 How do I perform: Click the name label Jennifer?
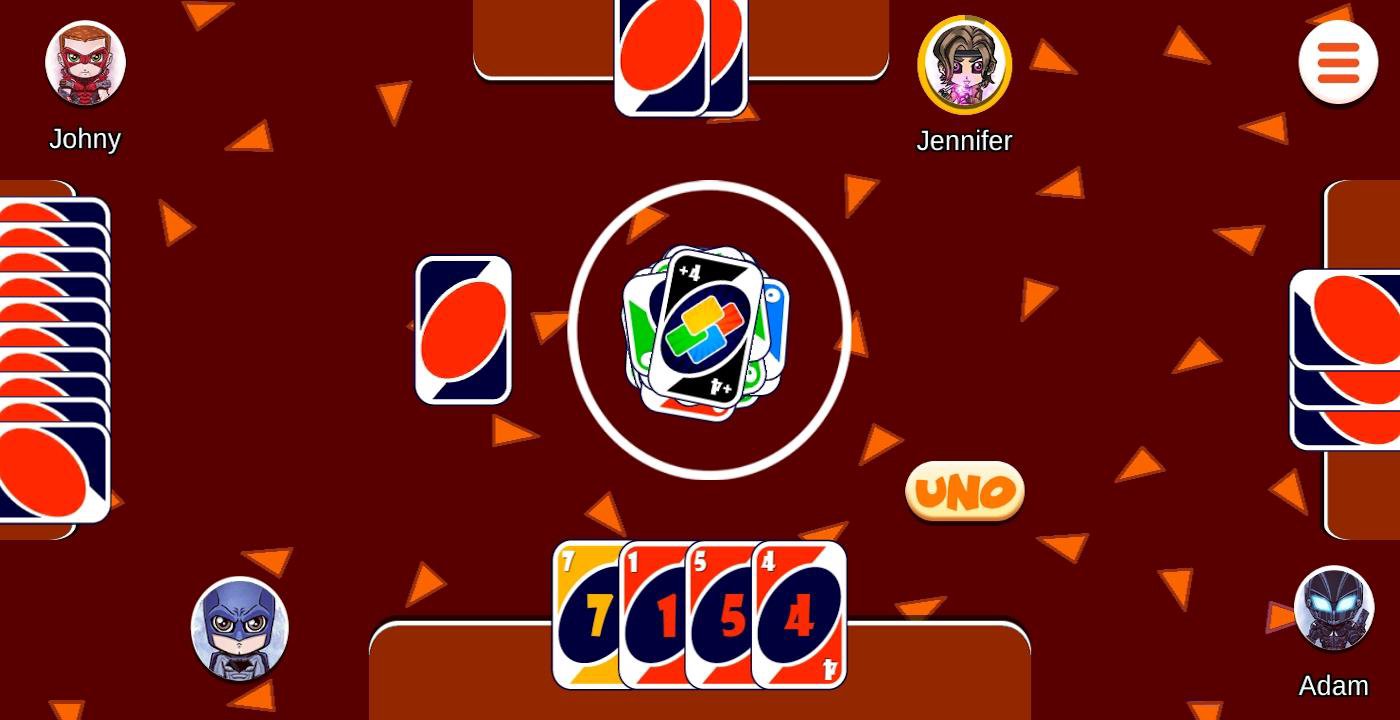pyautogui.click(x=963, y=141)
